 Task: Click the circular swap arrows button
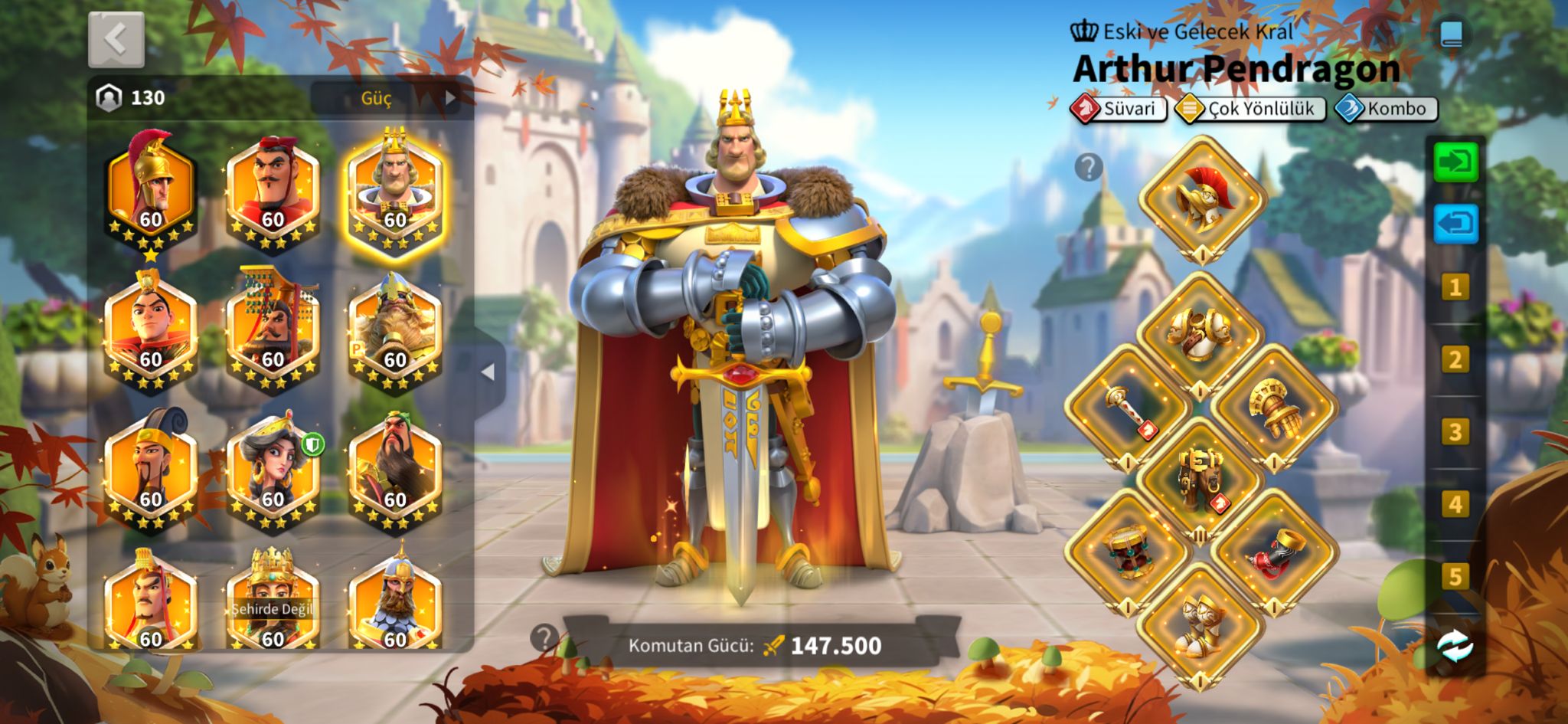[1455, 647]
